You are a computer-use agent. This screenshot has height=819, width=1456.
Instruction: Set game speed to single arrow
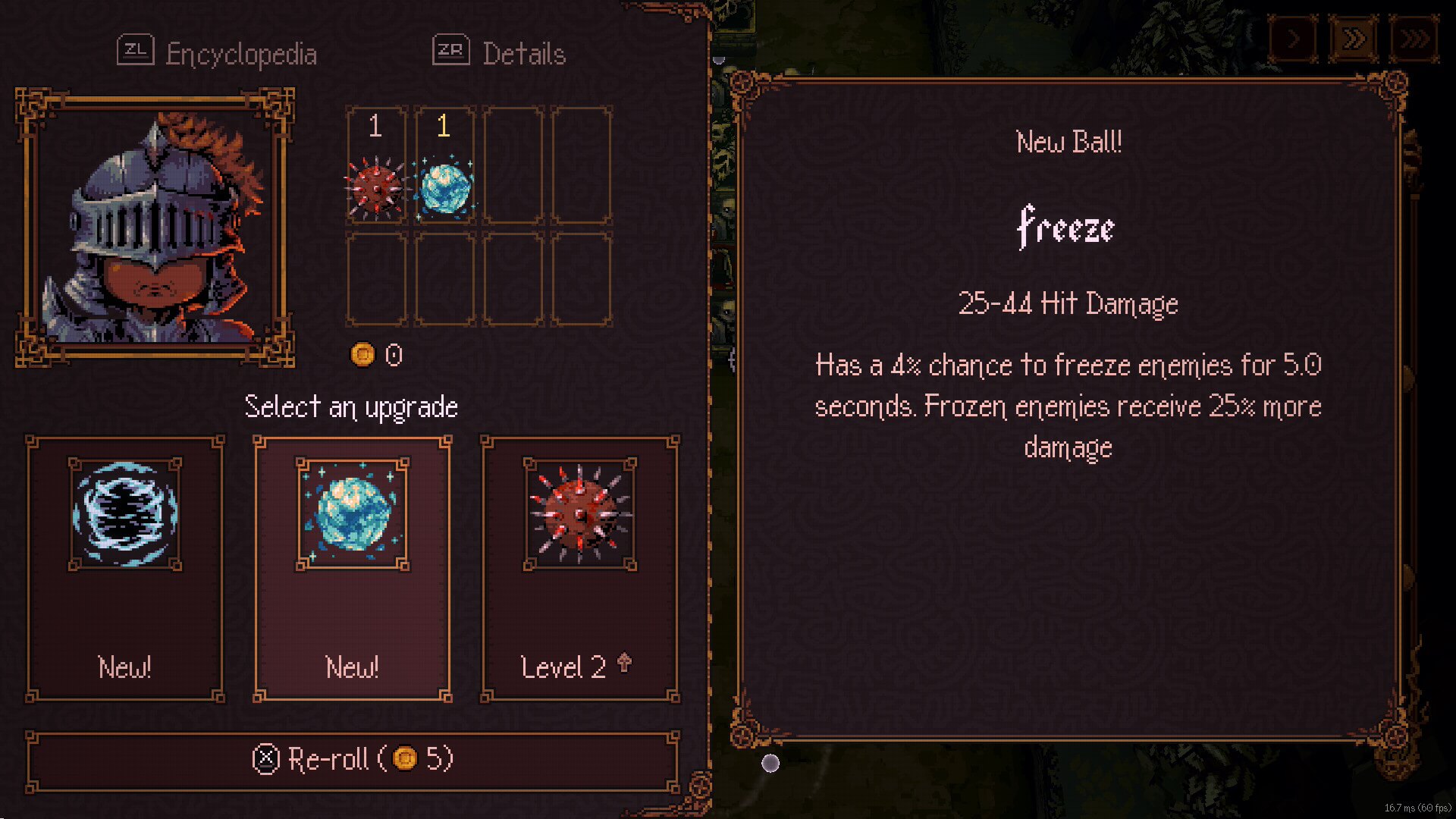[x=1294, y=38]
